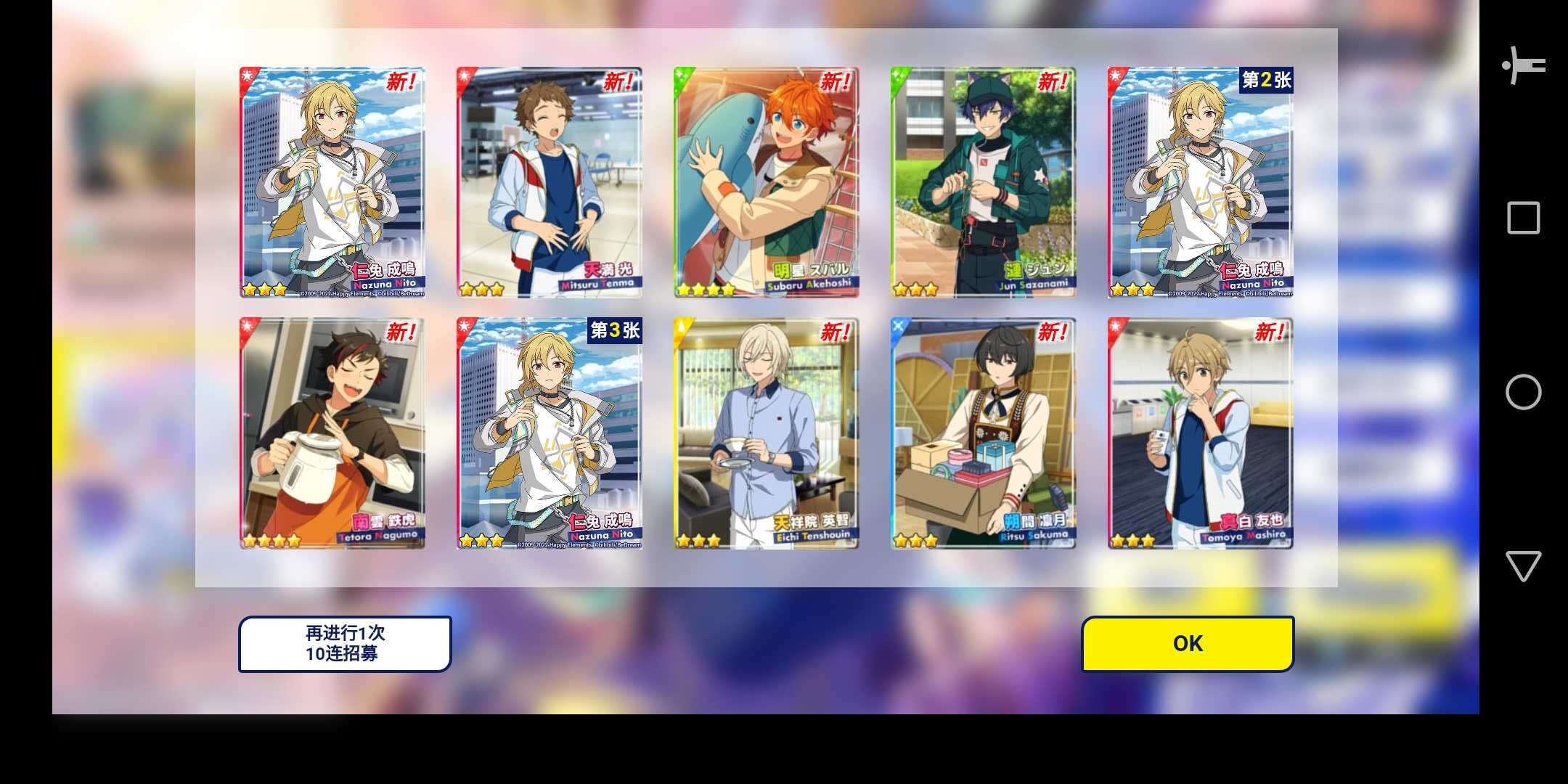1568x784 pixels.
Task: Open the Subaru Akehoshi shark card
Action: (766, 182)
